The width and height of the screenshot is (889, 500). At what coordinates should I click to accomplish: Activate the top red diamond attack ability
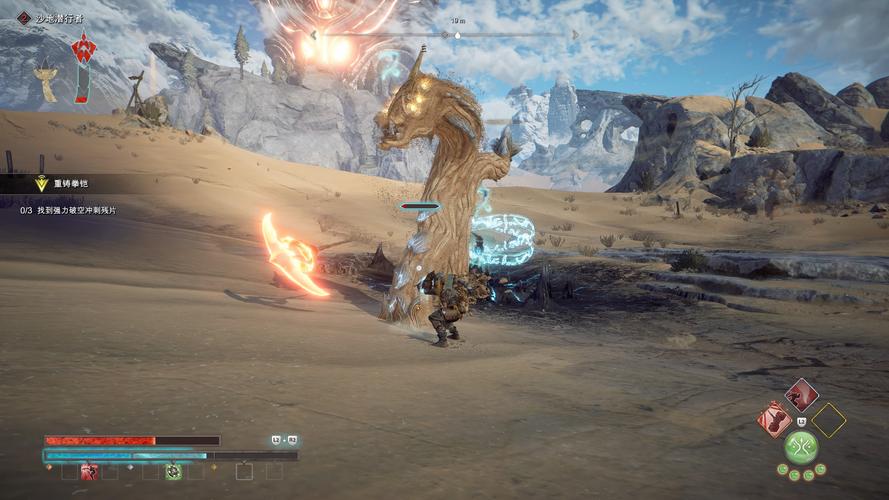[x=801, y=395]
